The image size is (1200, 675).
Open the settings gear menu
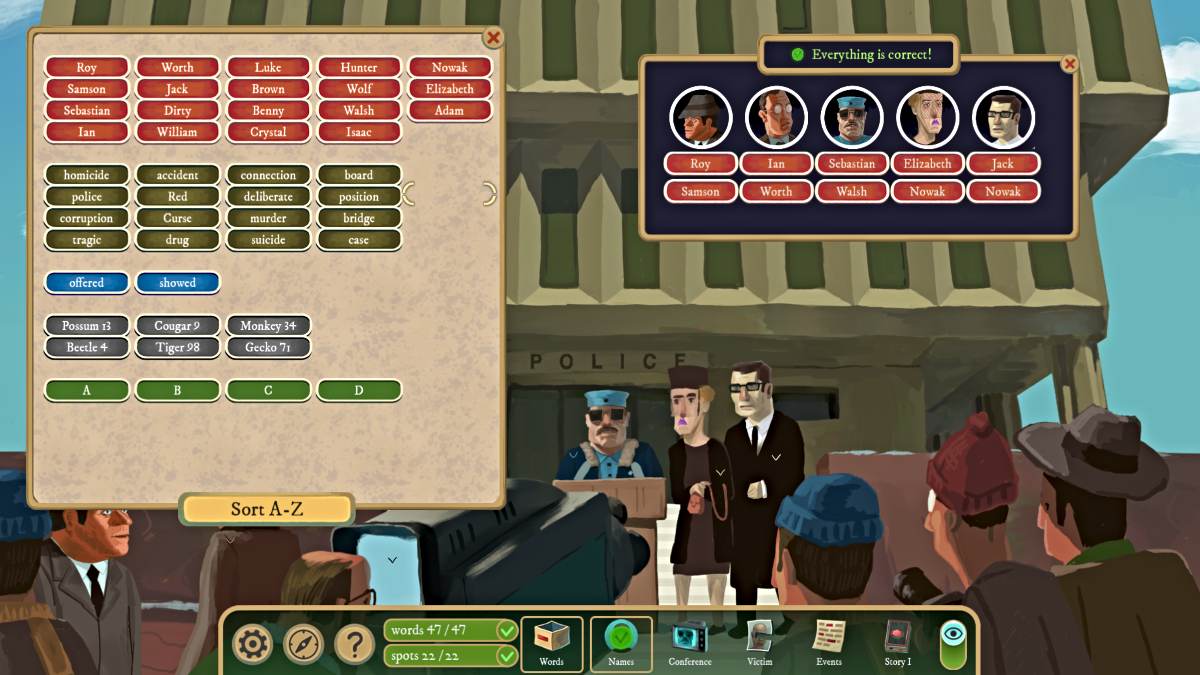point(252,645)
